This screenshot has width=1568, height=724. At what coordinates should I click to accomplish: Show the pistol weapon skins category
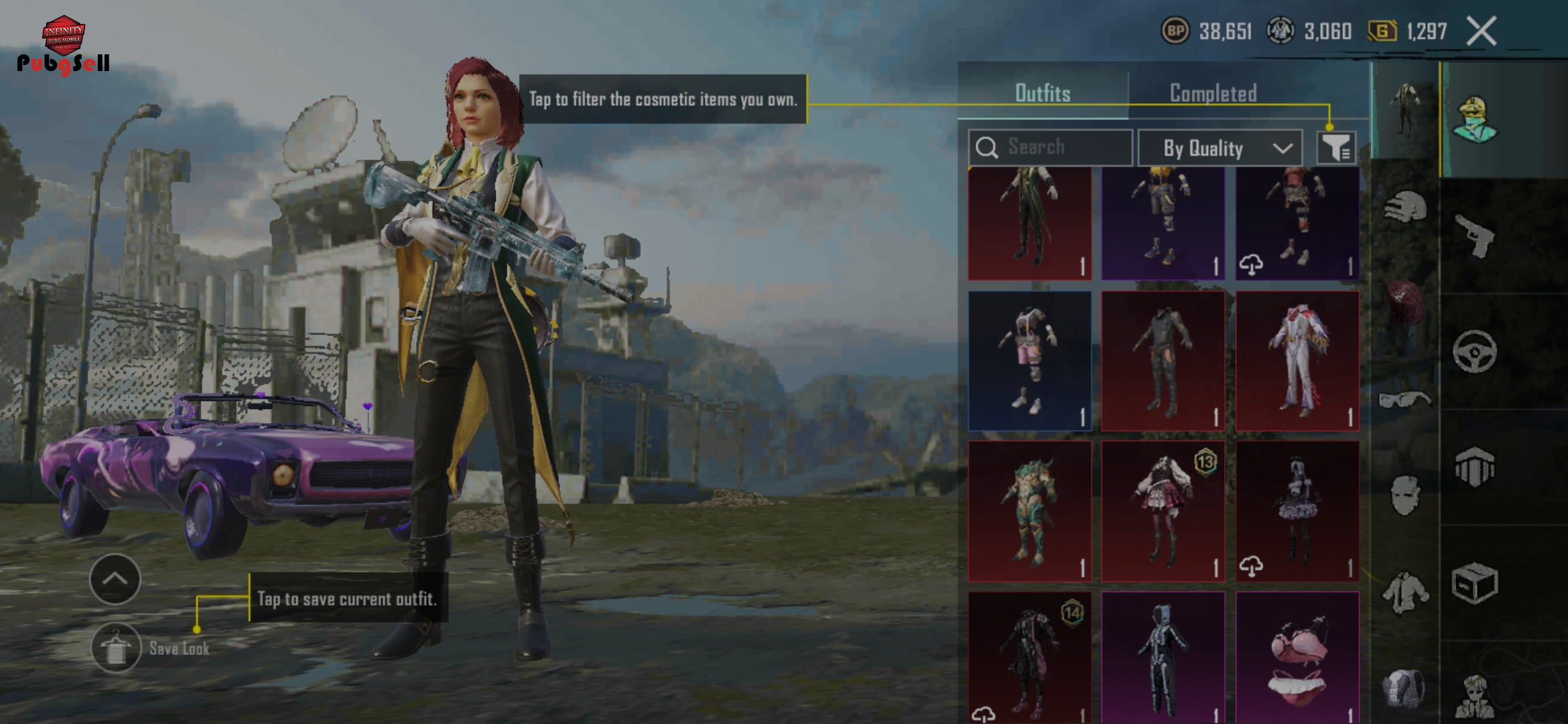coord(1474,236)
